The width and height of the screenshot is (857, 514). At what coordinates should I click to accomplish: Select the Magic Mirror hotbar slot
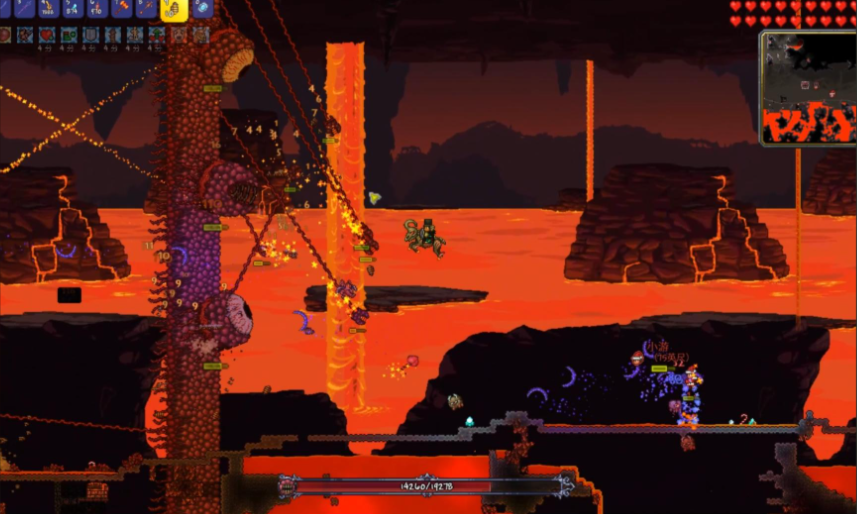click(x=203, y=7)
